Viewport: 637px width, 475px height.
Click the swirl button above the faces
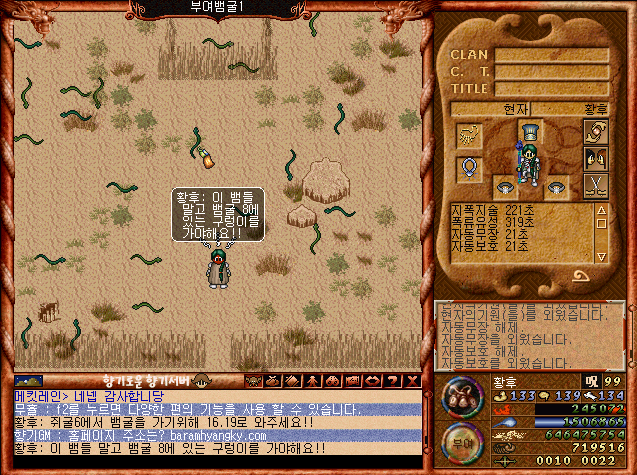tap(596, 131)
